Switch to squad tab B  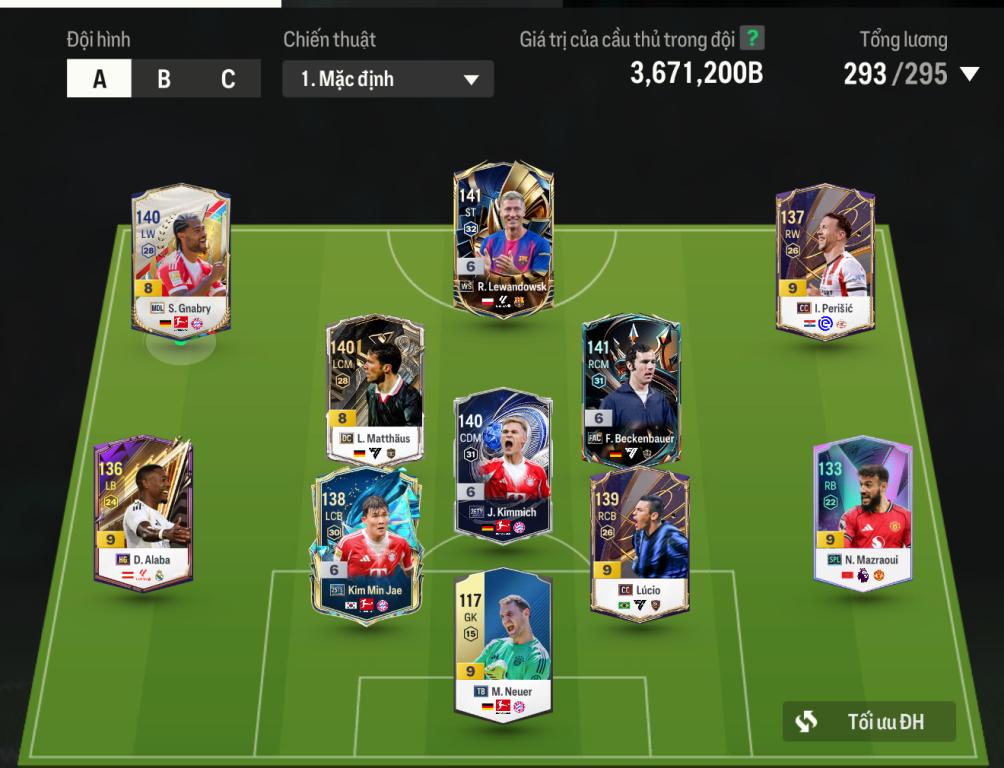(x=164, y=79)
